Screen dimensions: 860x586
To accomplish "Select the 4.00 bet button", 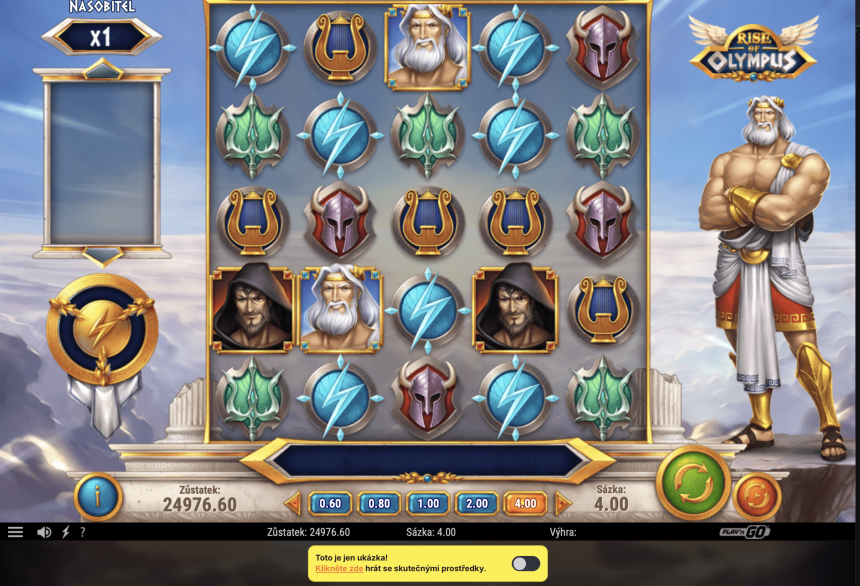I will tap(525, 504).
